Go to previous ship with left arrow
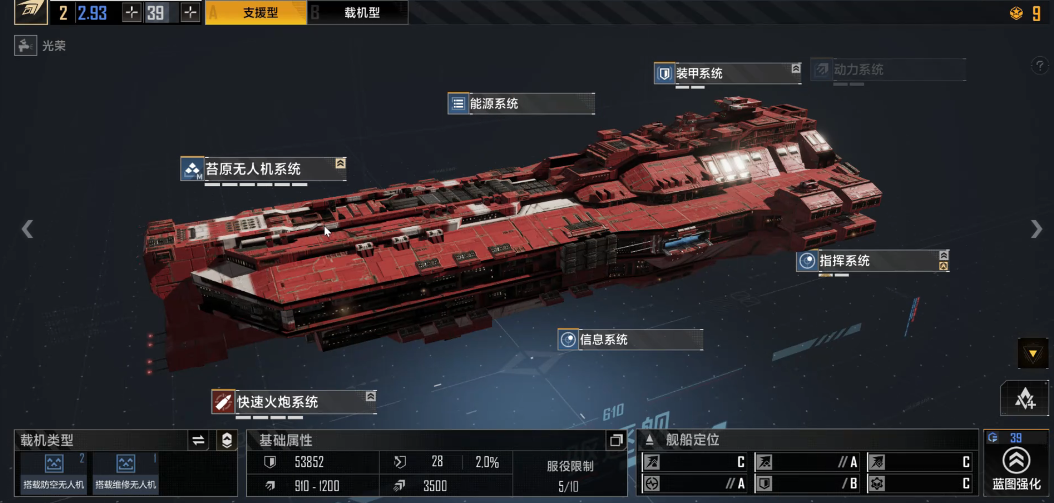 [27, 229]
